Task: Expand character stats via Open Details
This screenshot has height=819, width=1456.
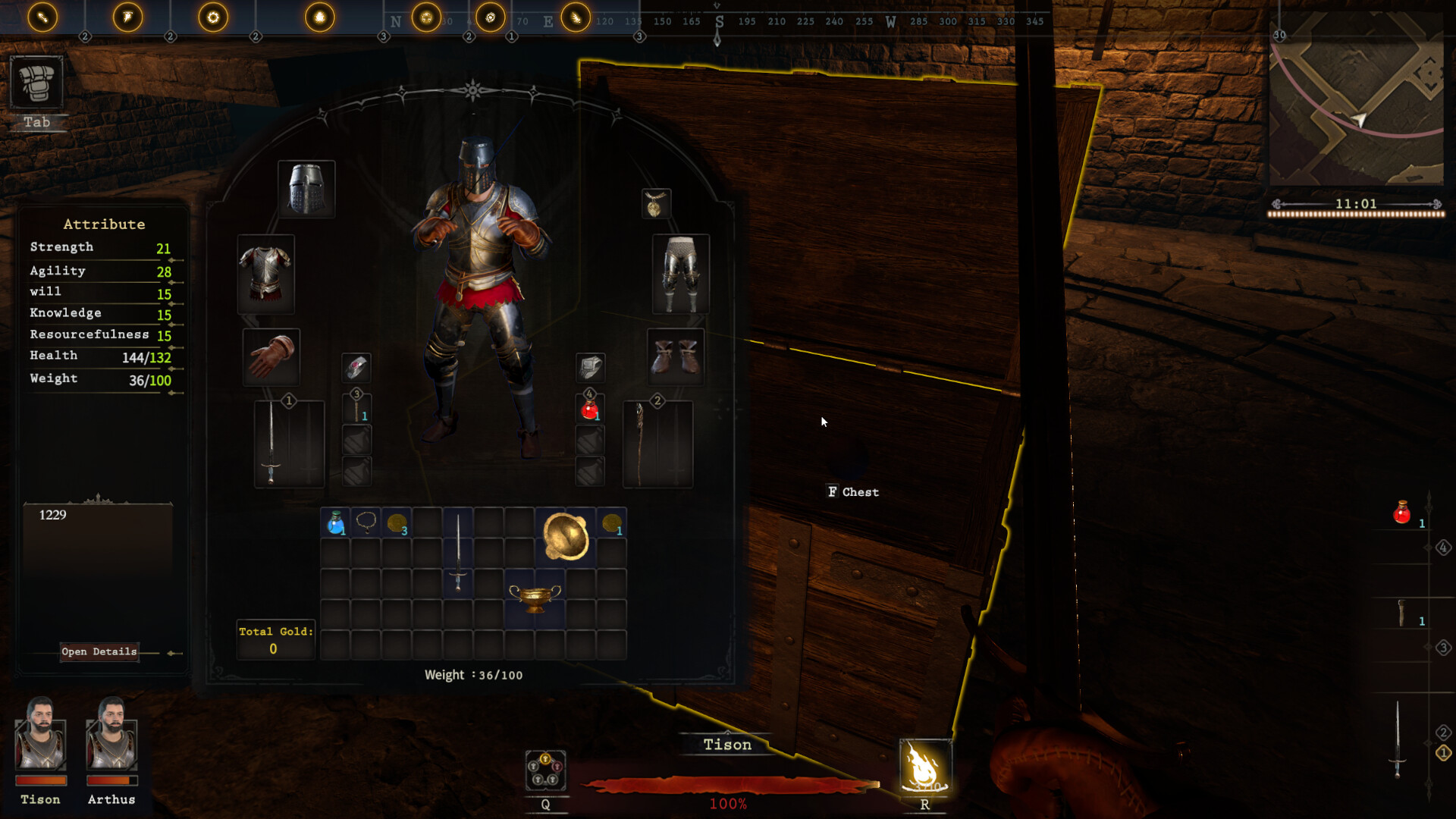Action: (x=99, y=651)
